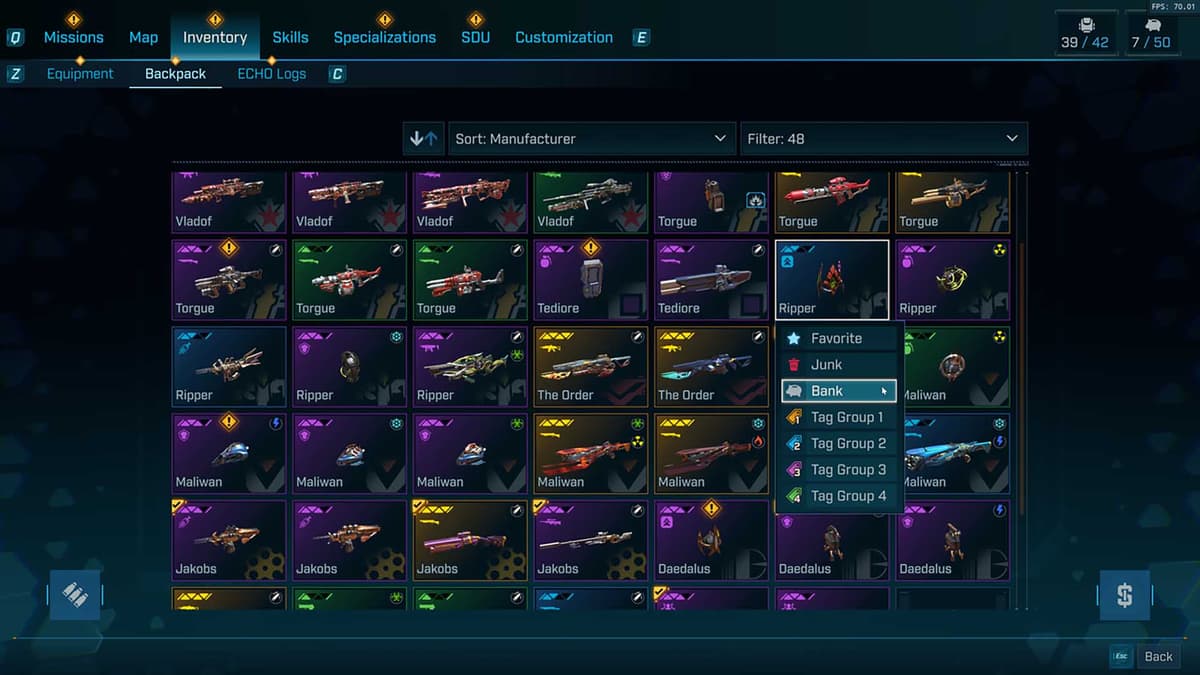The height and width of the screenshot is (675, 1200).
Task: Toggle the sort direction arrows button
Action: tap(424, 139)
